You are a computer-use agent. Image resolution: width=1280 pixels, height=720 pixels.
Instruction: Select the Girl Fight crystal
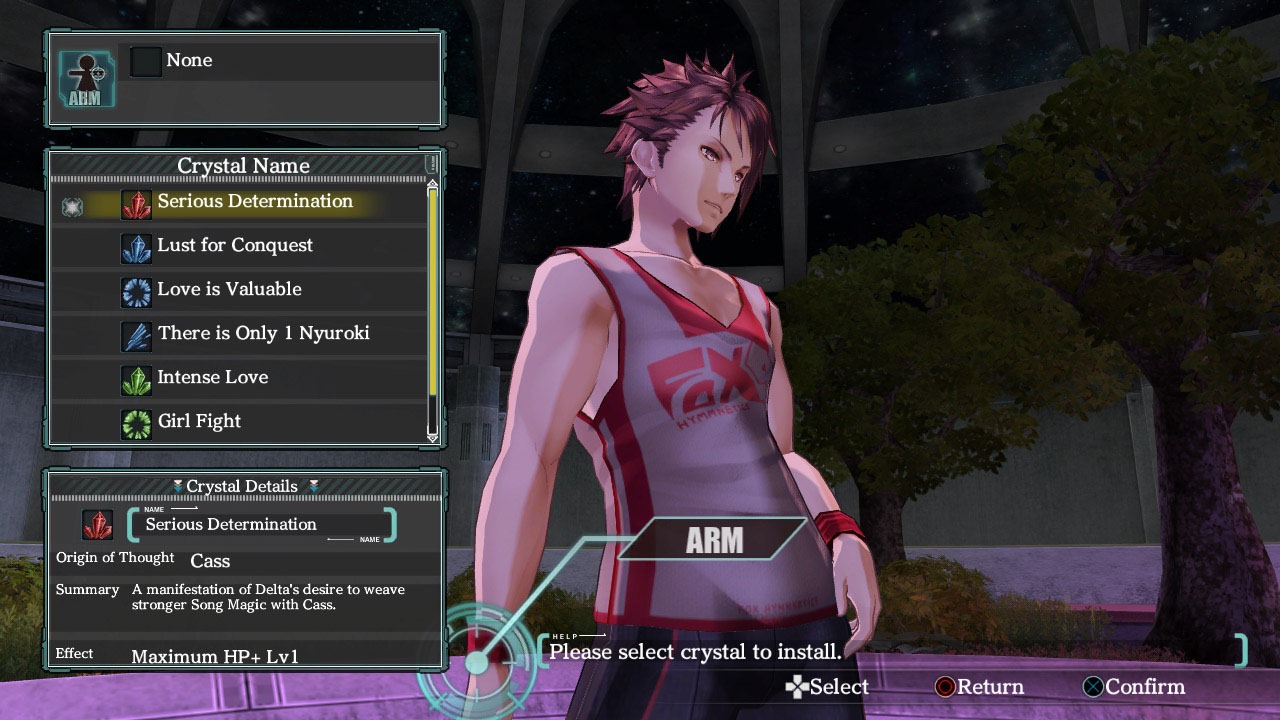click(x=199, y=422)
